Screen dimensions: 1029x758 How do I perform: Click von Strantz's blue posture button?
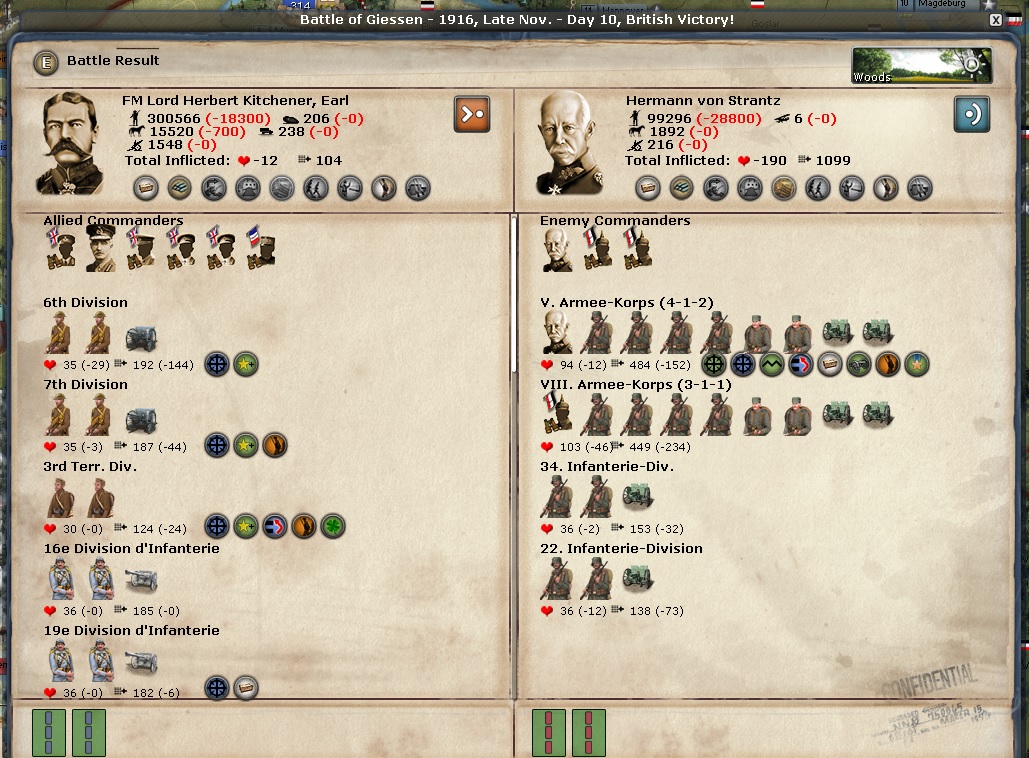point(971,113)
